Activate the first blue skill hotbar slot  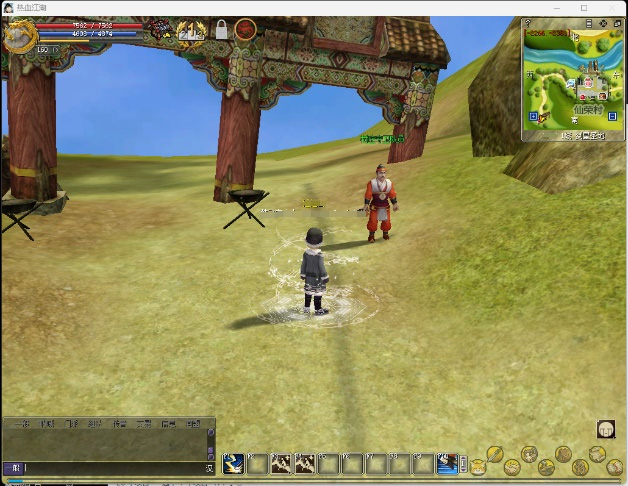(233, 463)
